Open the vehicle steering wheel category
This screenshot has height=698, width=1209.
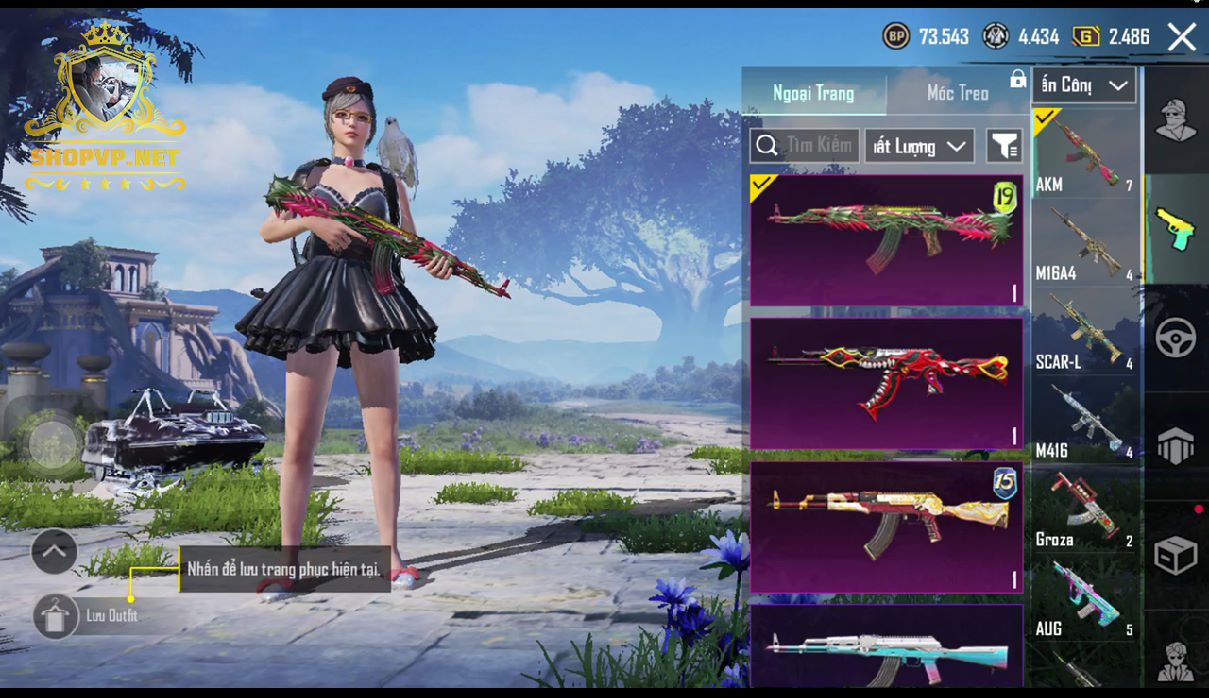coord(1176,338)
